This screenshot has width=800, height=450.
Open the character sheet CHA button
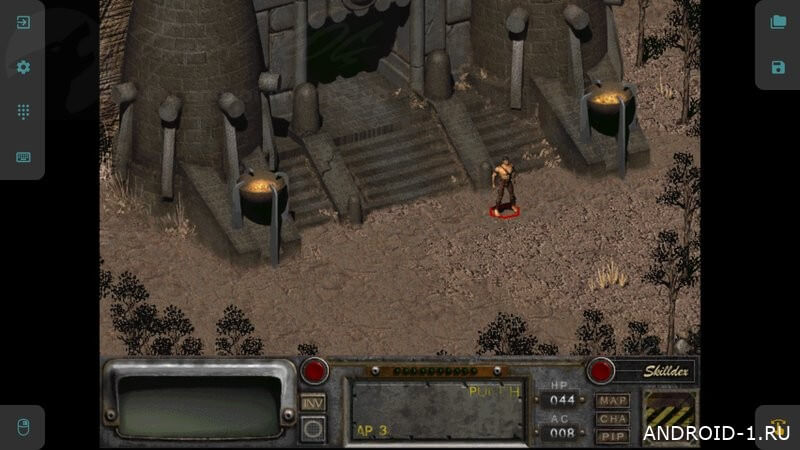612,419
